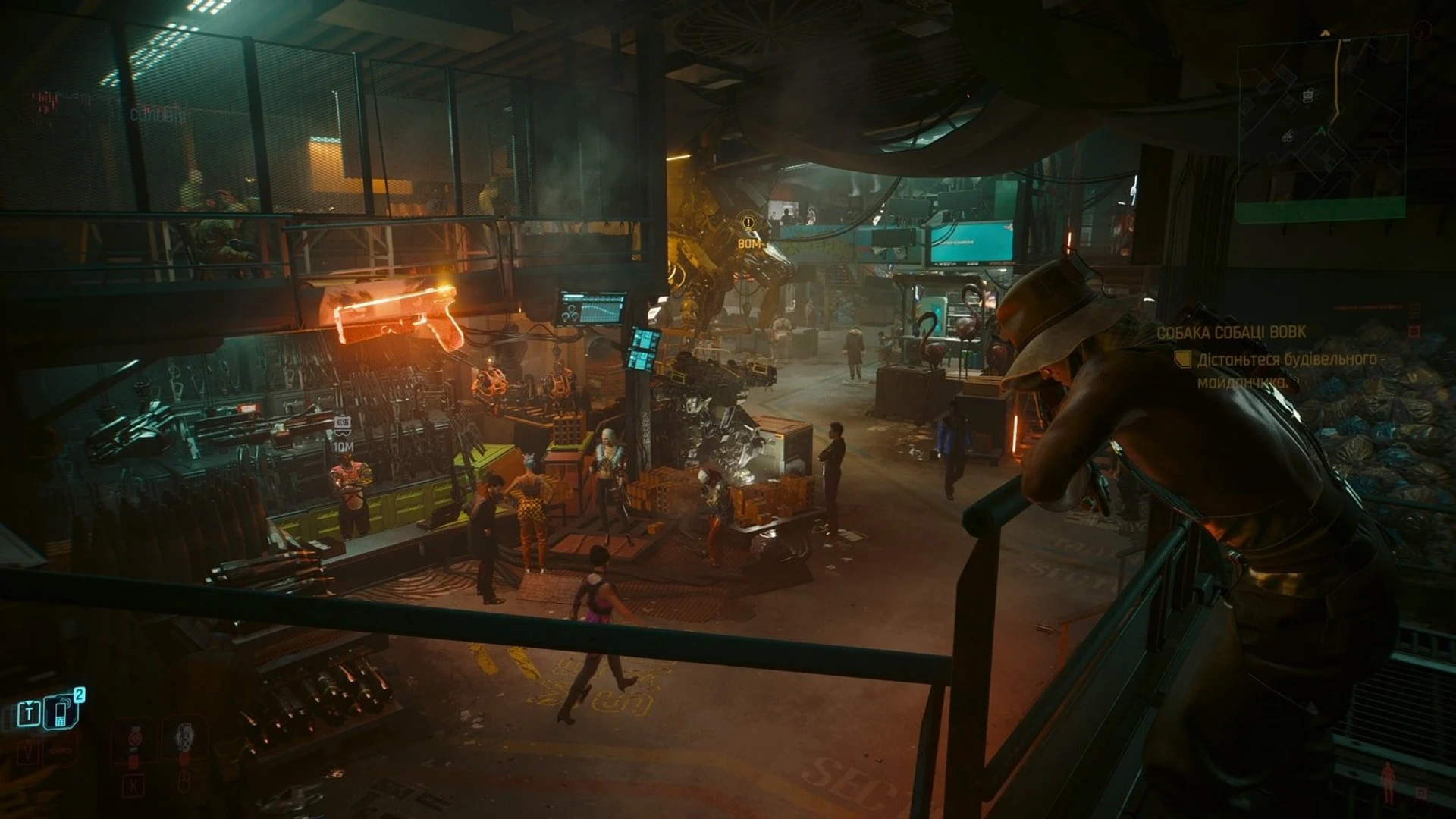This screenshot has width=1456, height=819.
Task: Click the compass arrow above the minimap
Action: (1326, 32)
